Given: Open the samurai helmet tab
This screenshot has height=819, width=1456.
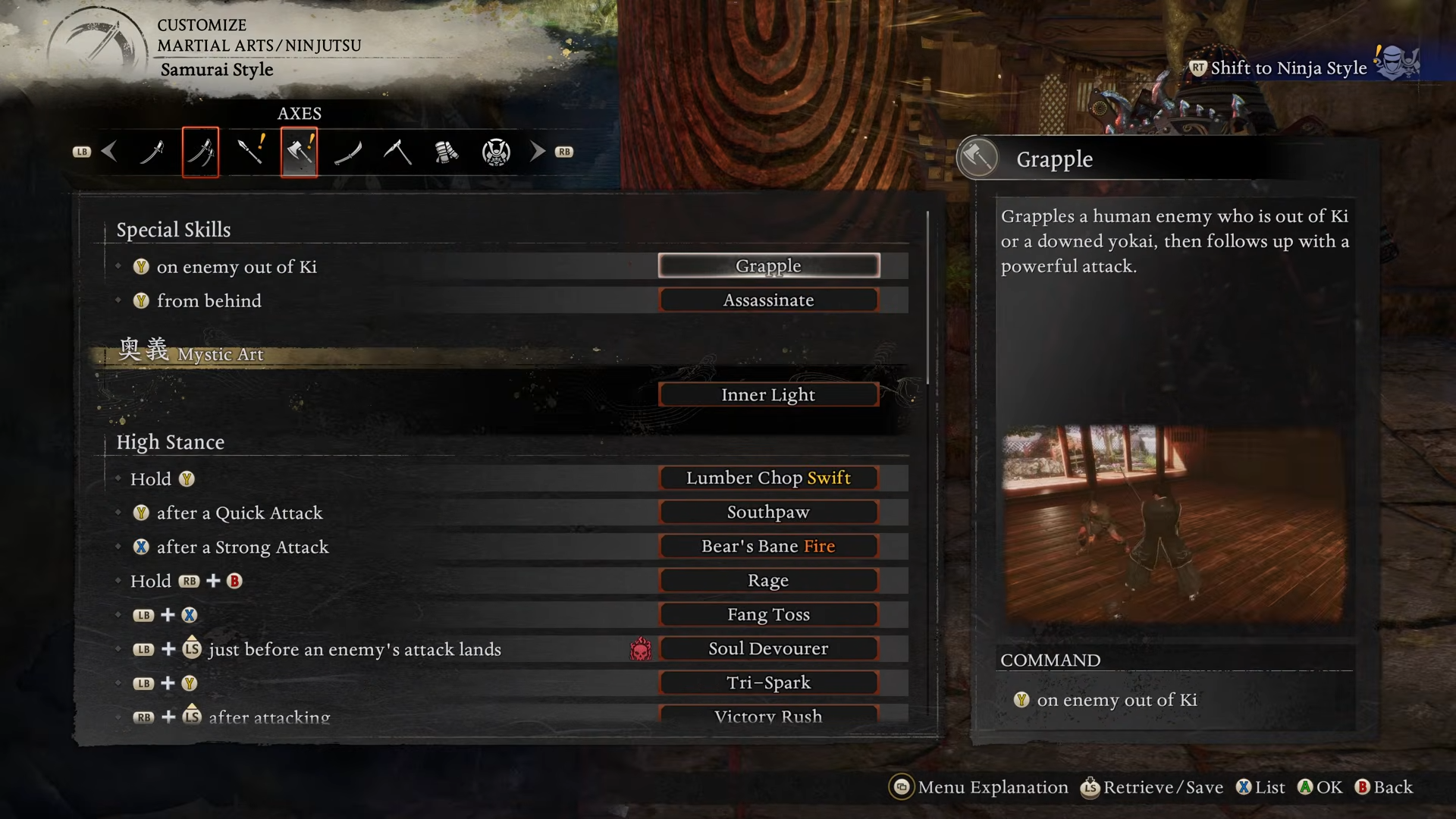Looking at the screenshot, I should point(496,152).
